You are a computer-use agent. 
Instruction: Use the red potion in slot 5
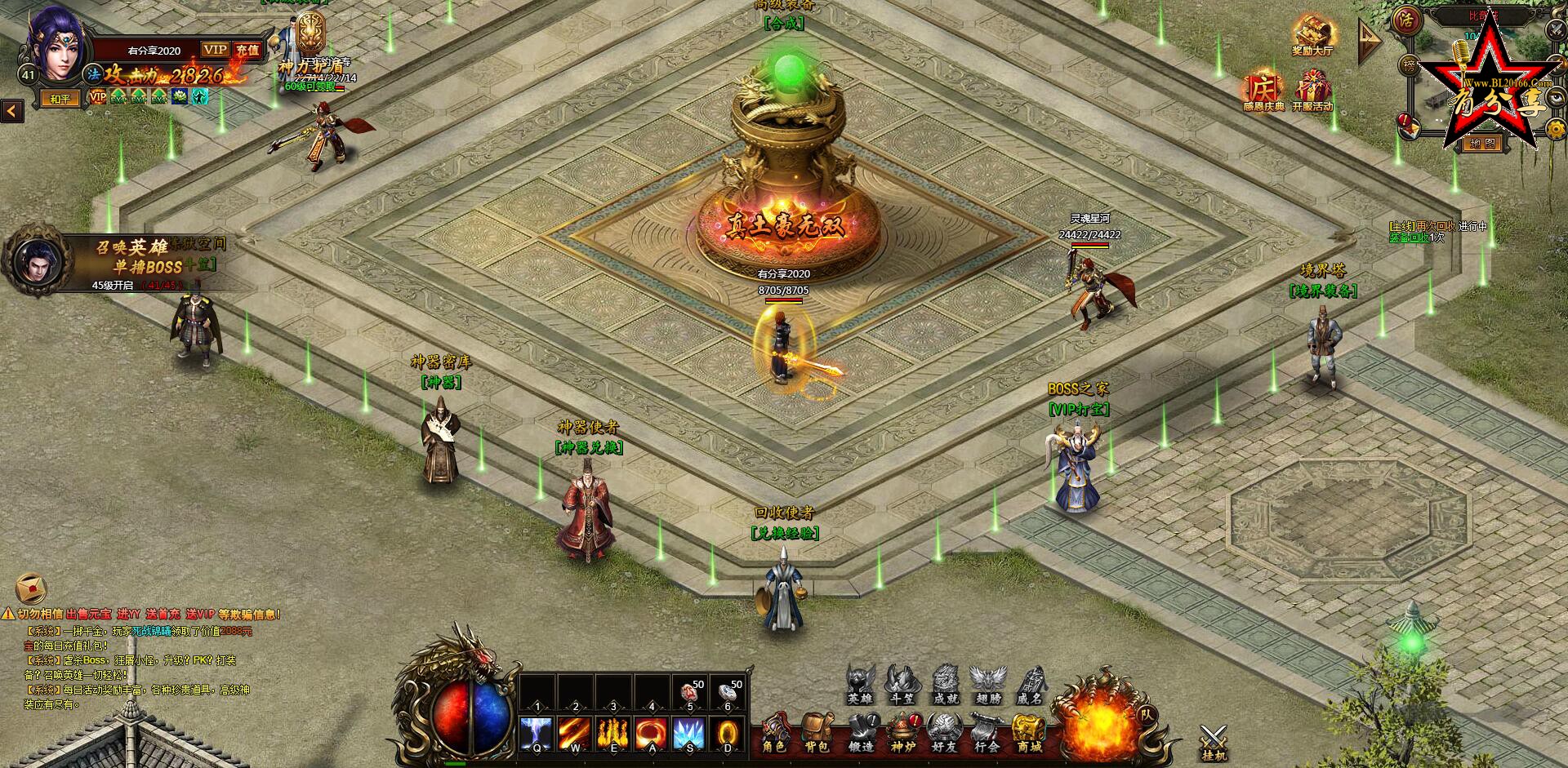[x=690, y=693]
